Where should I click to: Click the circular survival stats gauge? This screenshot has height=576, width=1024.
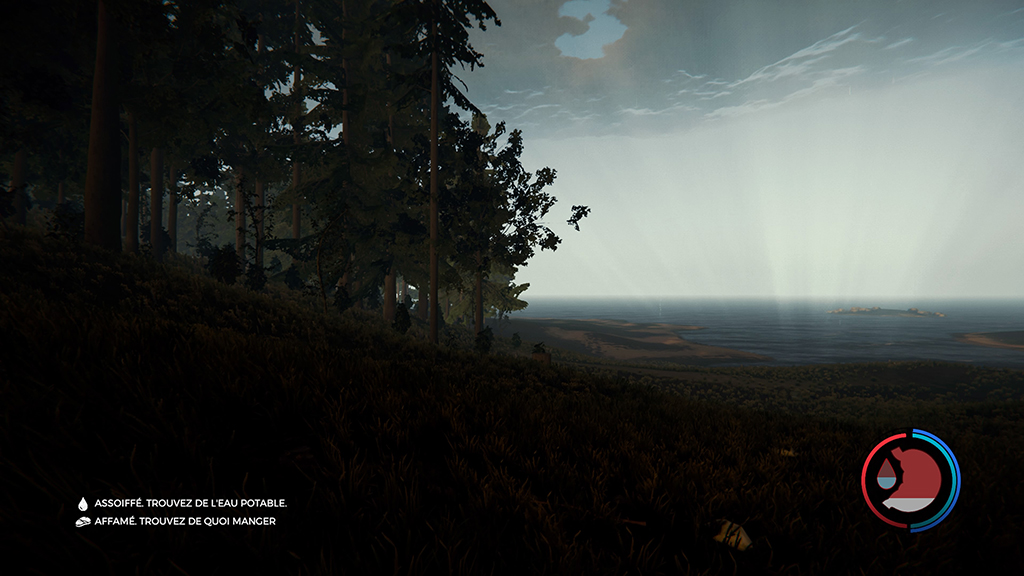pos(910,479)
